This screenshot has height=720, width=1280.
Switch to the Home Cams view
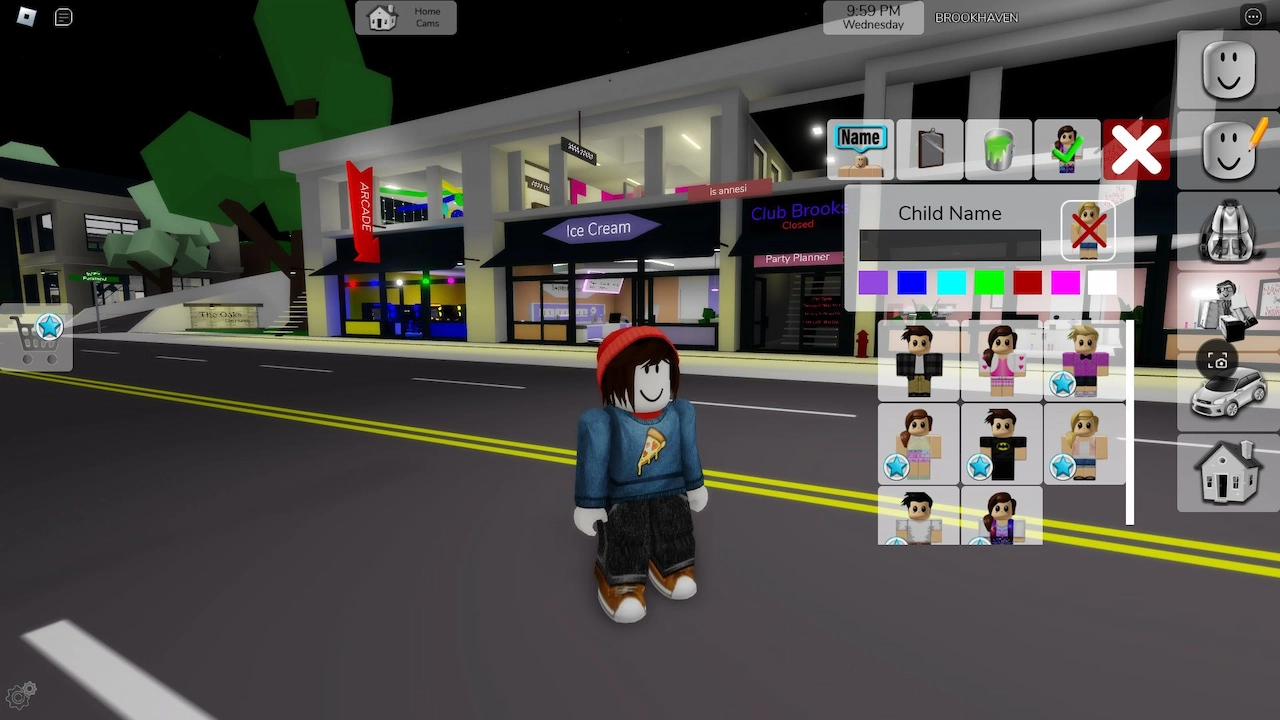406,17
